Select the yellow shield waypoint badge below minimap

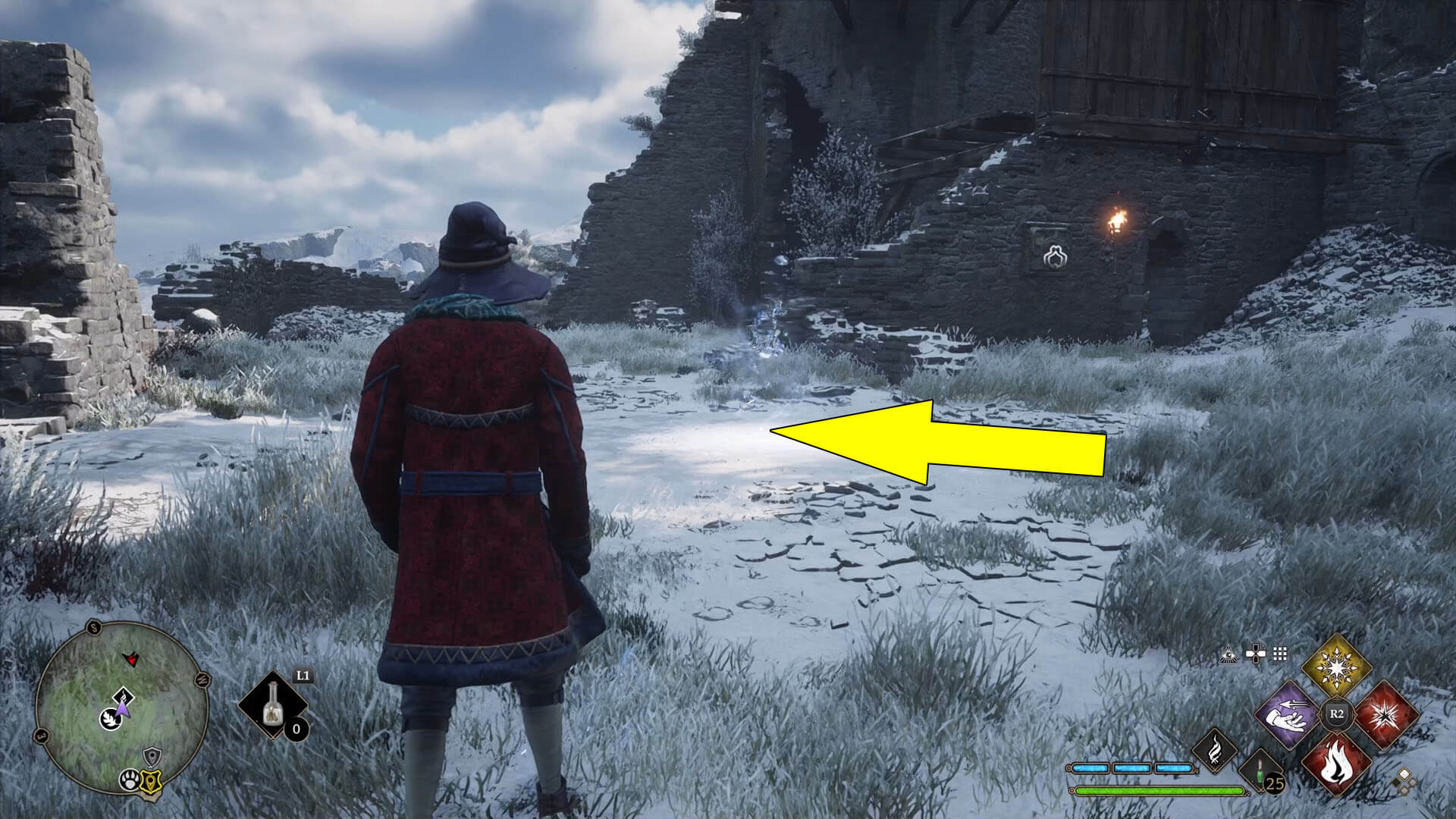(151, 780)
